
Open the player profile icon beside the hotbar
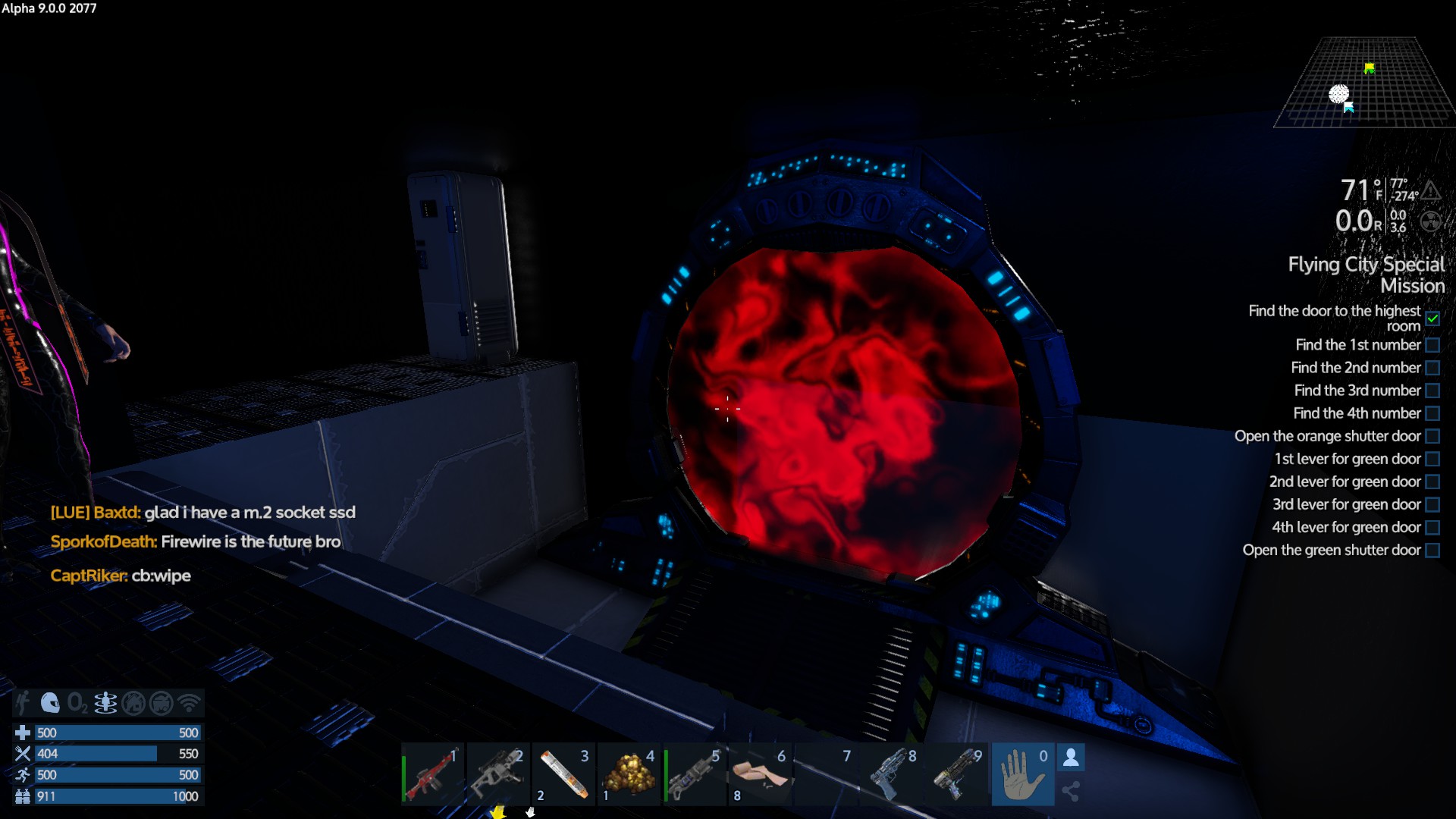pyautogui.click(x=1071, y=758)
